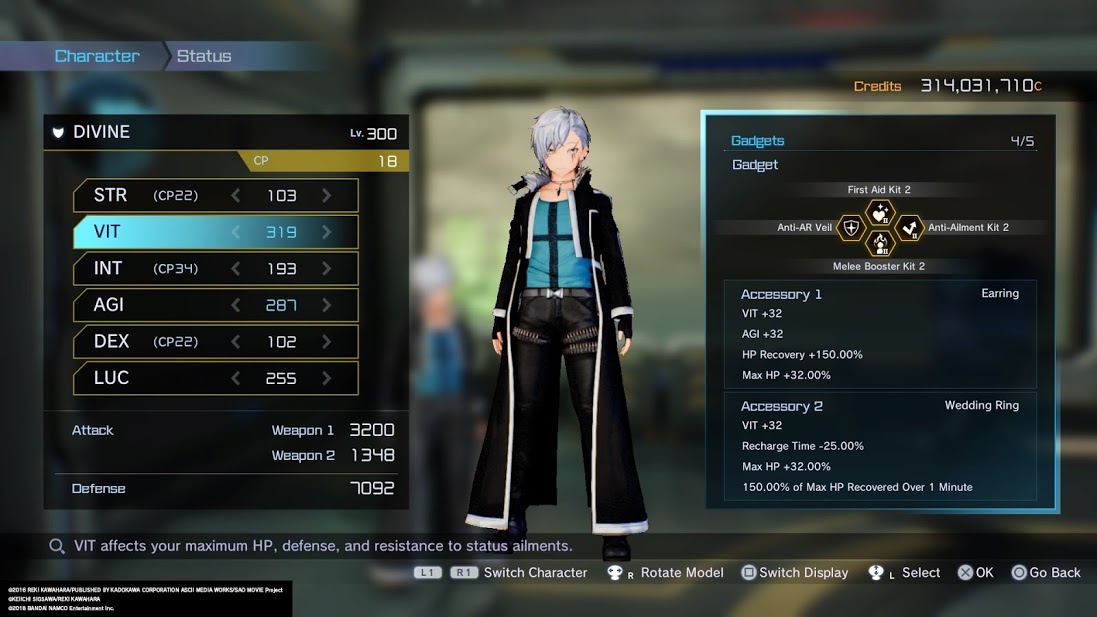Select the Melee Booster Kit 2 gadget
Image resolution: width=1097 pixels, height=617 pixels.
(x=879, y=244)
